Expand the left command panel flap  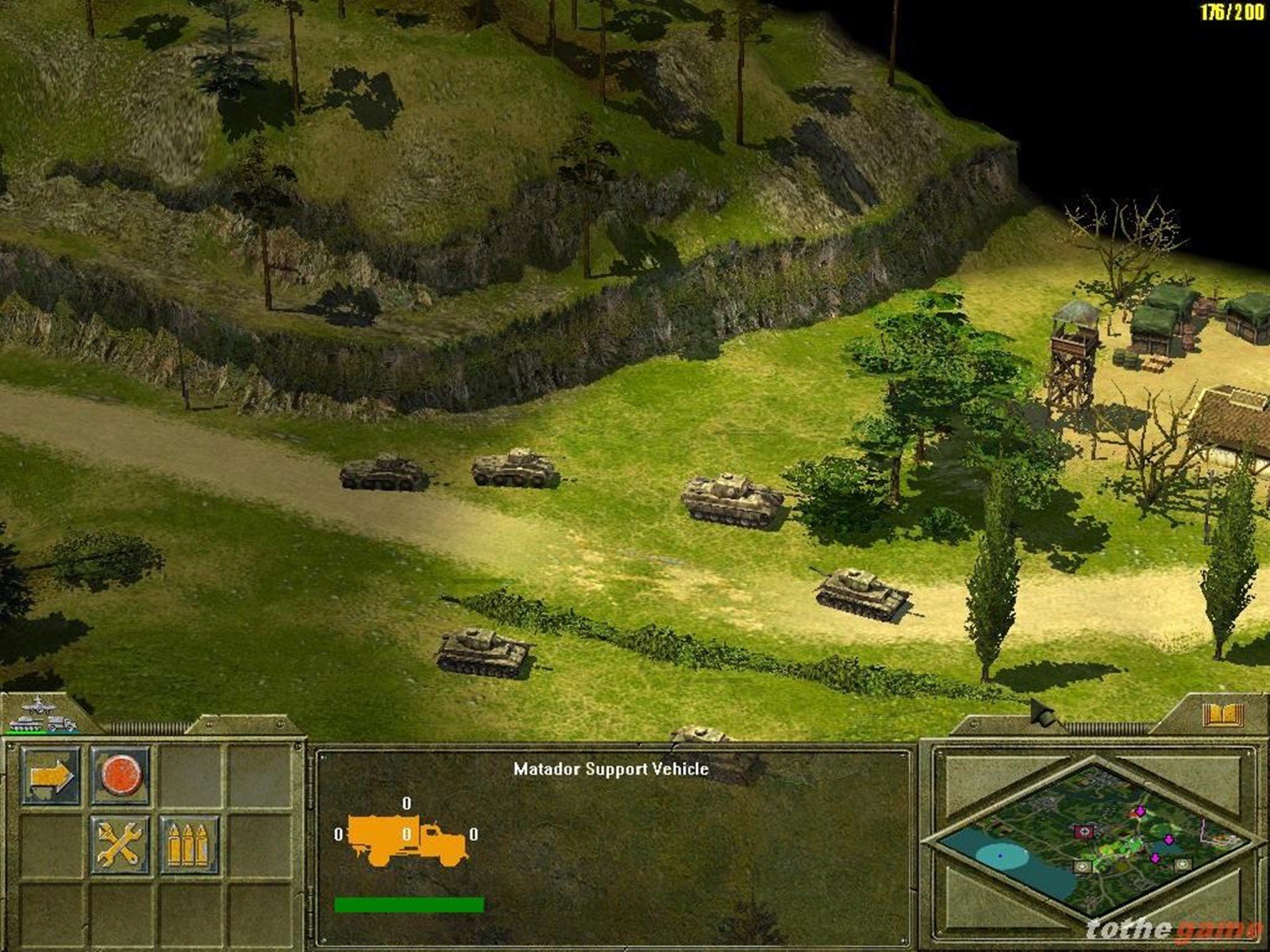click(6, 833)
